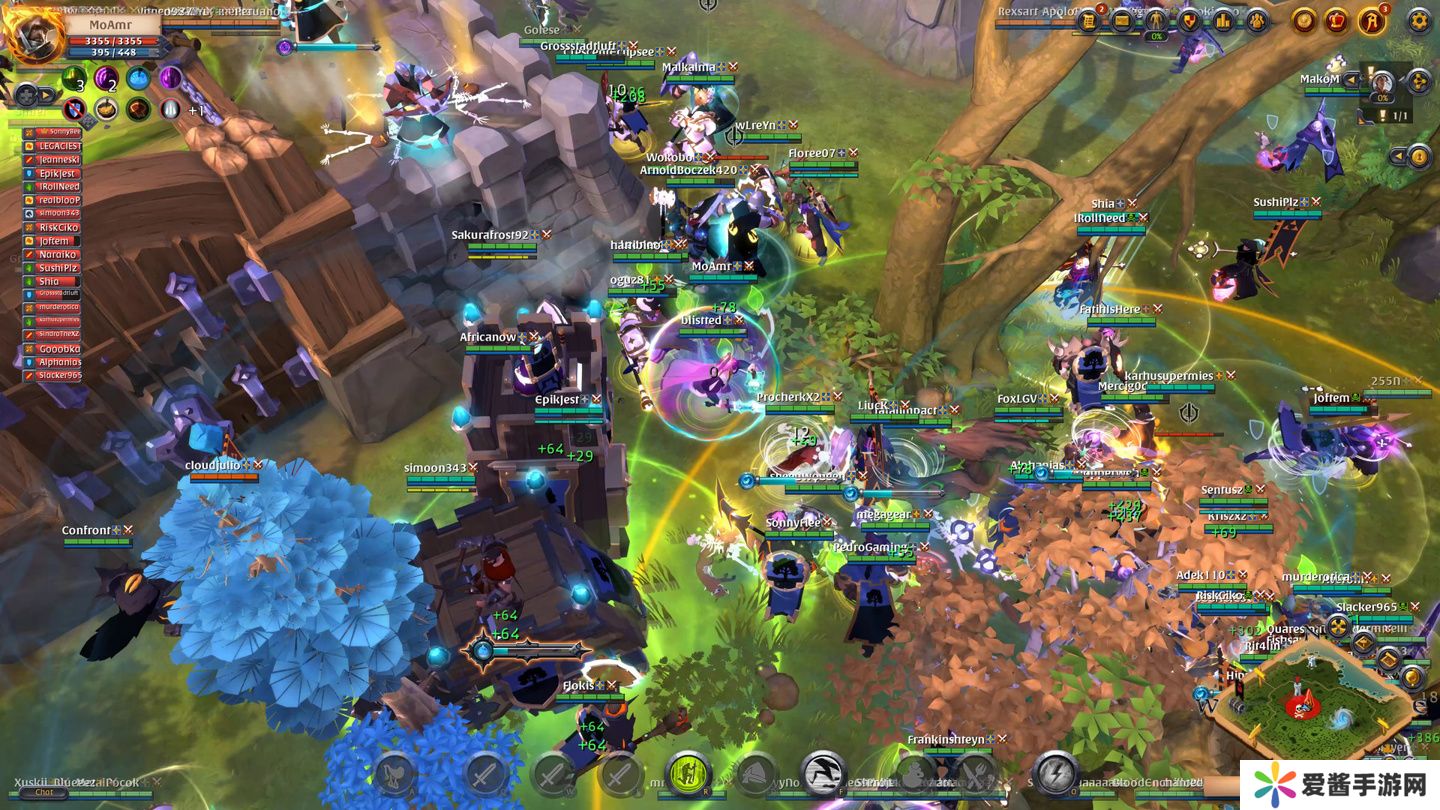
Task: Activate the green kneeling figure ability
Action: [x=688, y=773]
